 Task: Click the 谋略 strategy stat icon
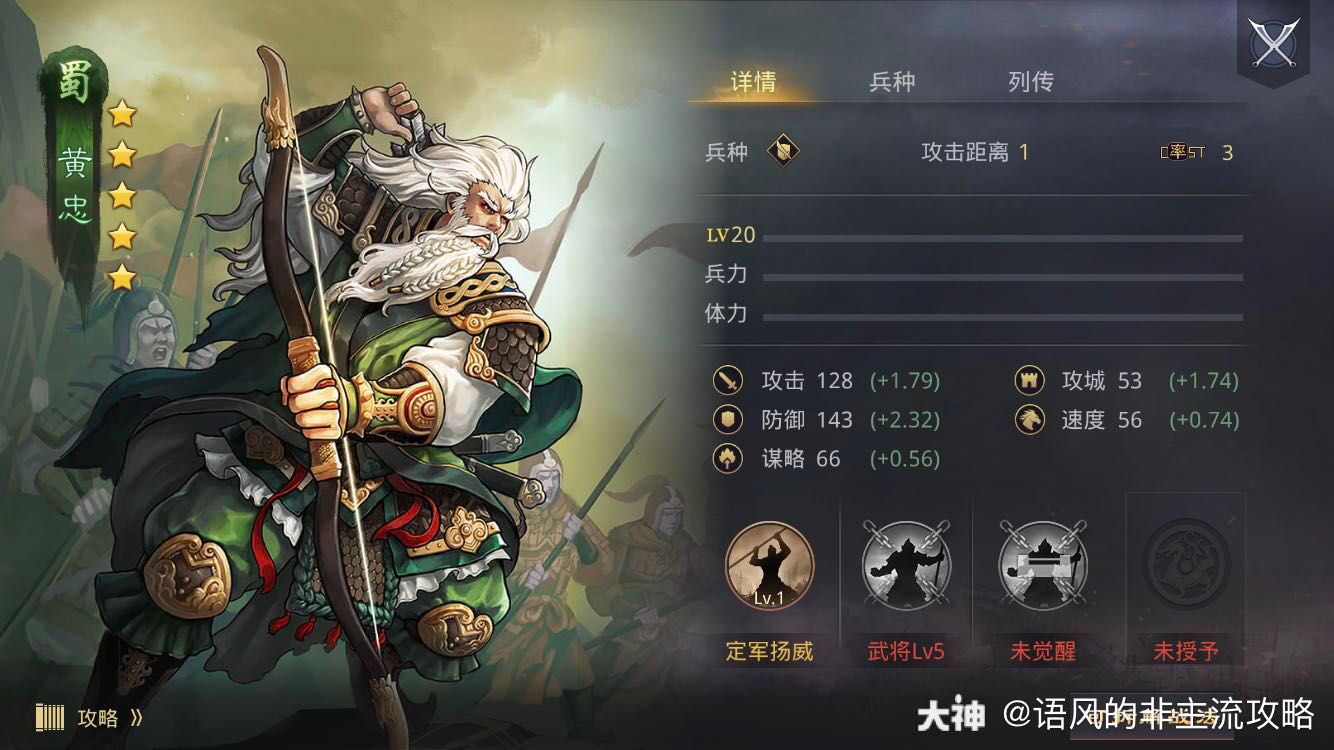coord(726,459)
